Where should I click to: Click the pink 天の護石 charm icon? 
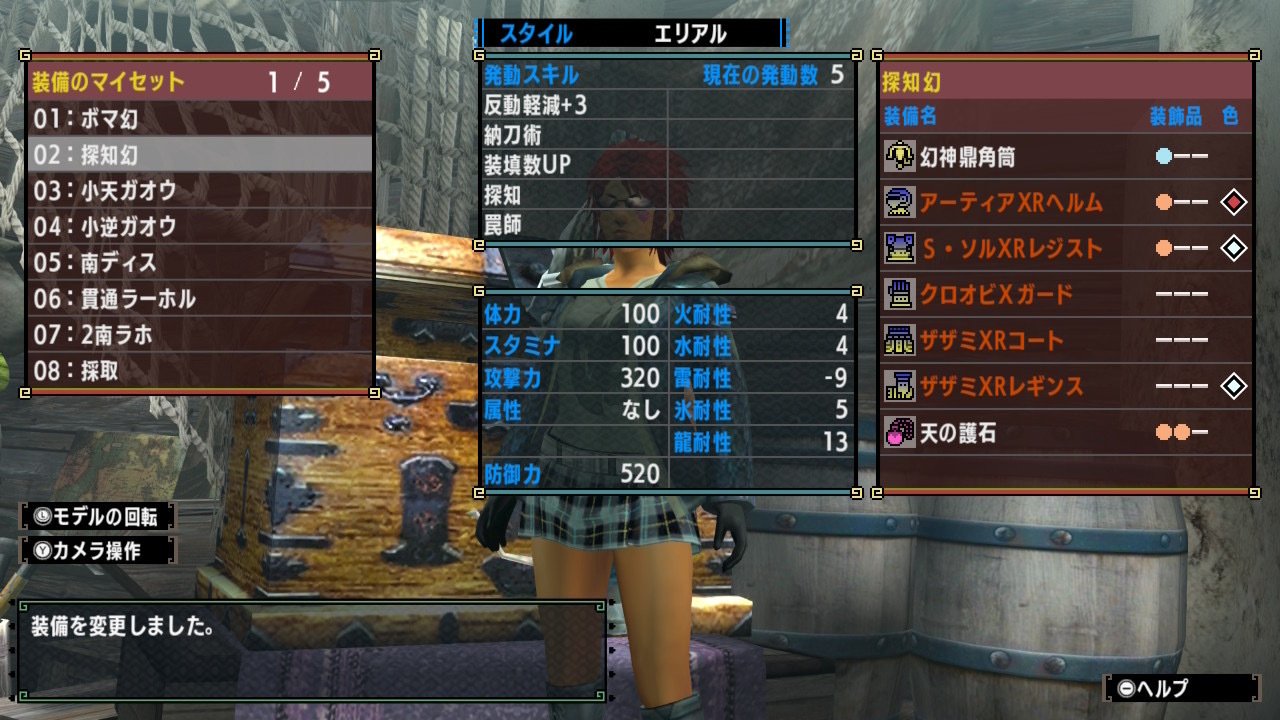click(899, 427)
